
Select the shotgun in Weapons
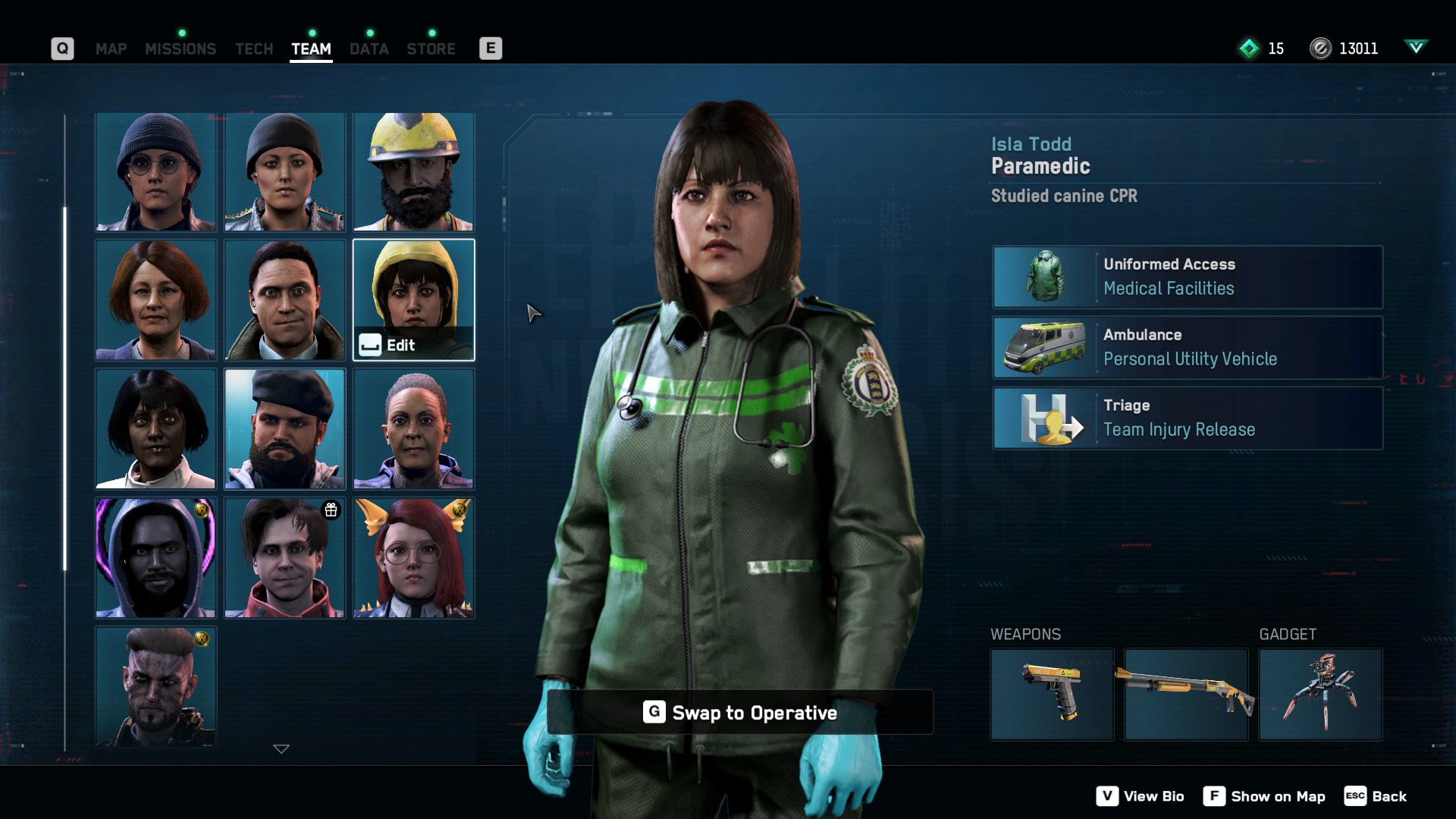[x=1185, y=693]
